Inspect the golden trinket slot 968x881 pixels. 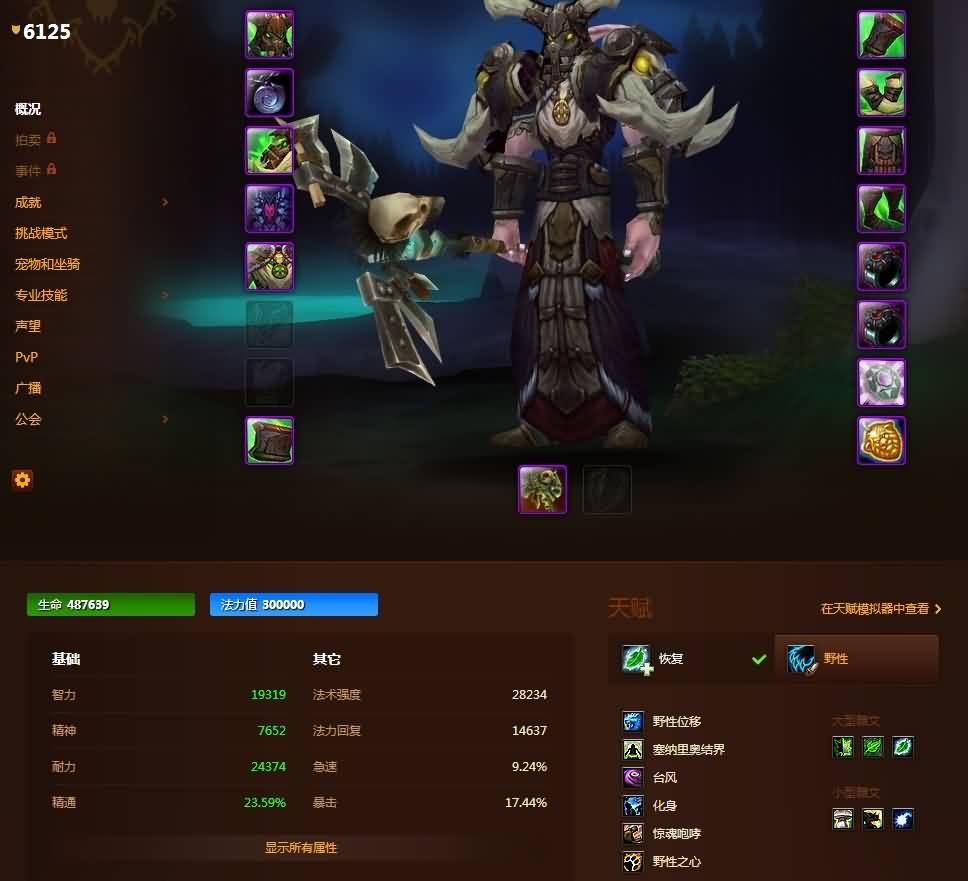881,441
